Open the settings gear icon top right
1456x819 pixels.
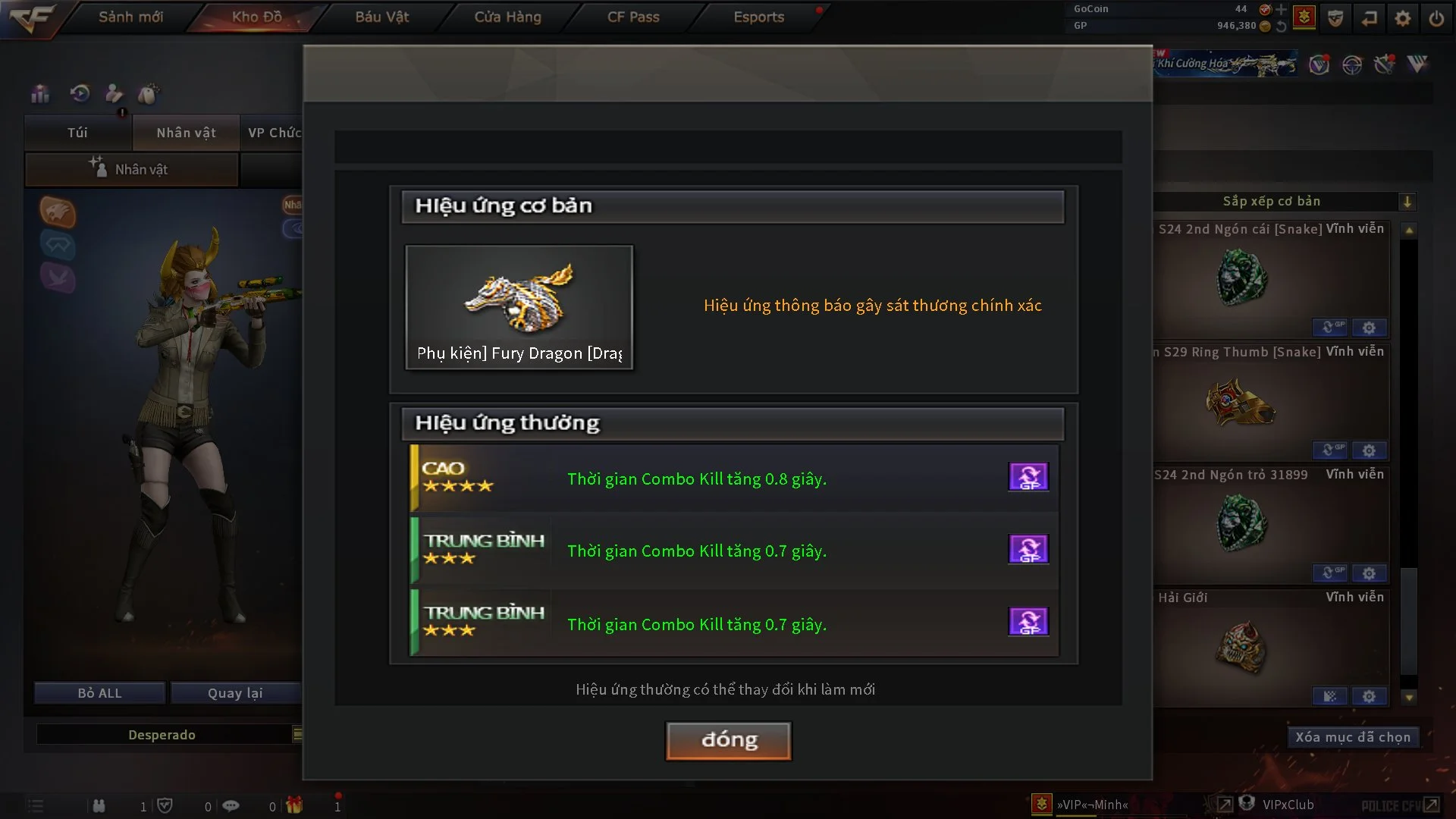click(x=1404, y=17)
